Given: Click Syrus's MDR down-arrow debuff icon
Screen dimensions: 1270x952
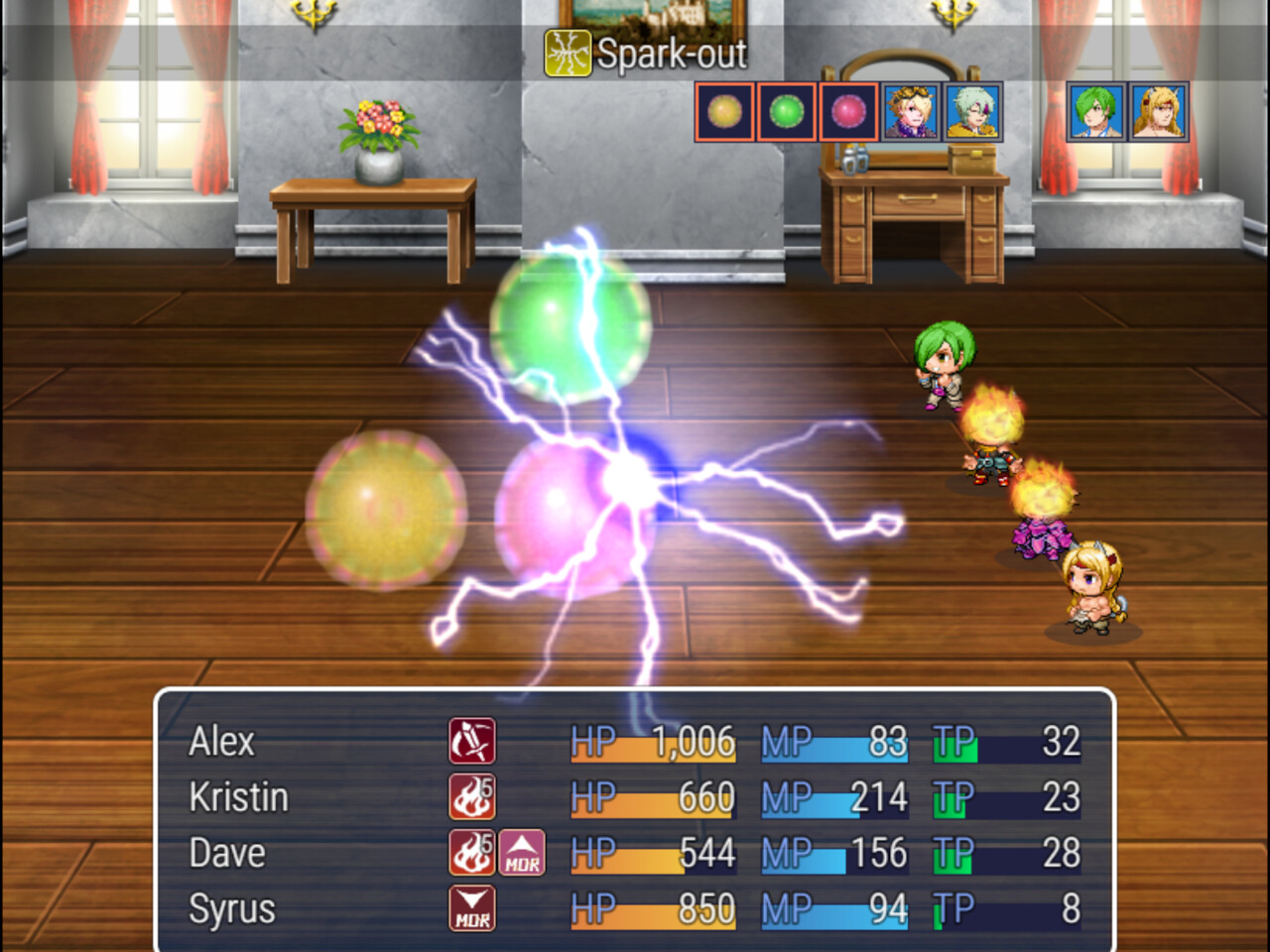Looking at the screenshot, I should pyautogui.click(x=471, y=908).
